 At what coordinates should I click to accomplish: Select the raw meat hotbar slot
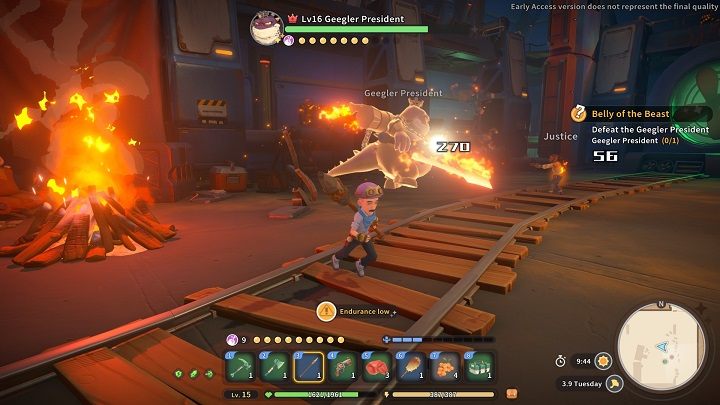tap(376, 366)
